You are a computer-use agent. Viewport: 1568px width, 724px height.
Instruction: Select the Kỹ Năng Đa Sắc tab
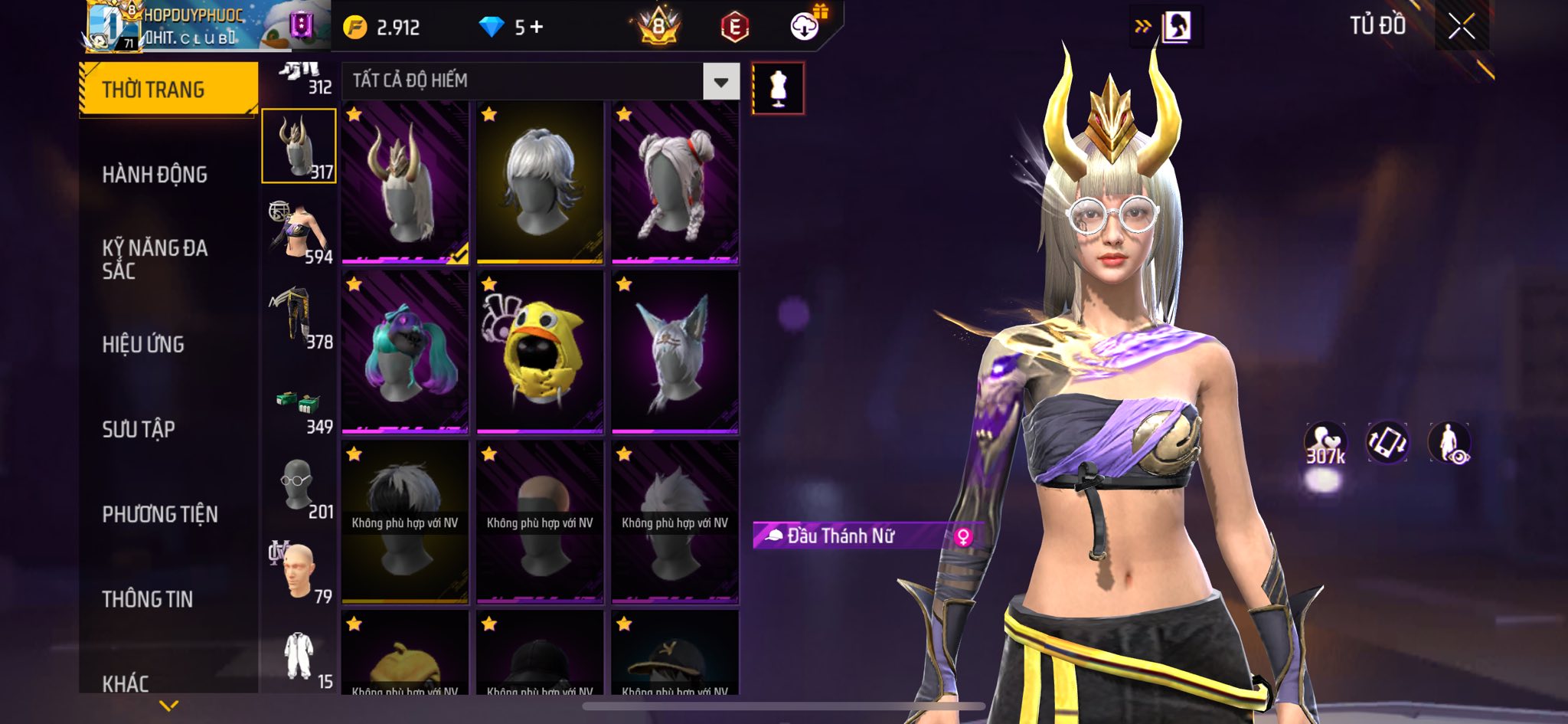click(x=155, y=259)
